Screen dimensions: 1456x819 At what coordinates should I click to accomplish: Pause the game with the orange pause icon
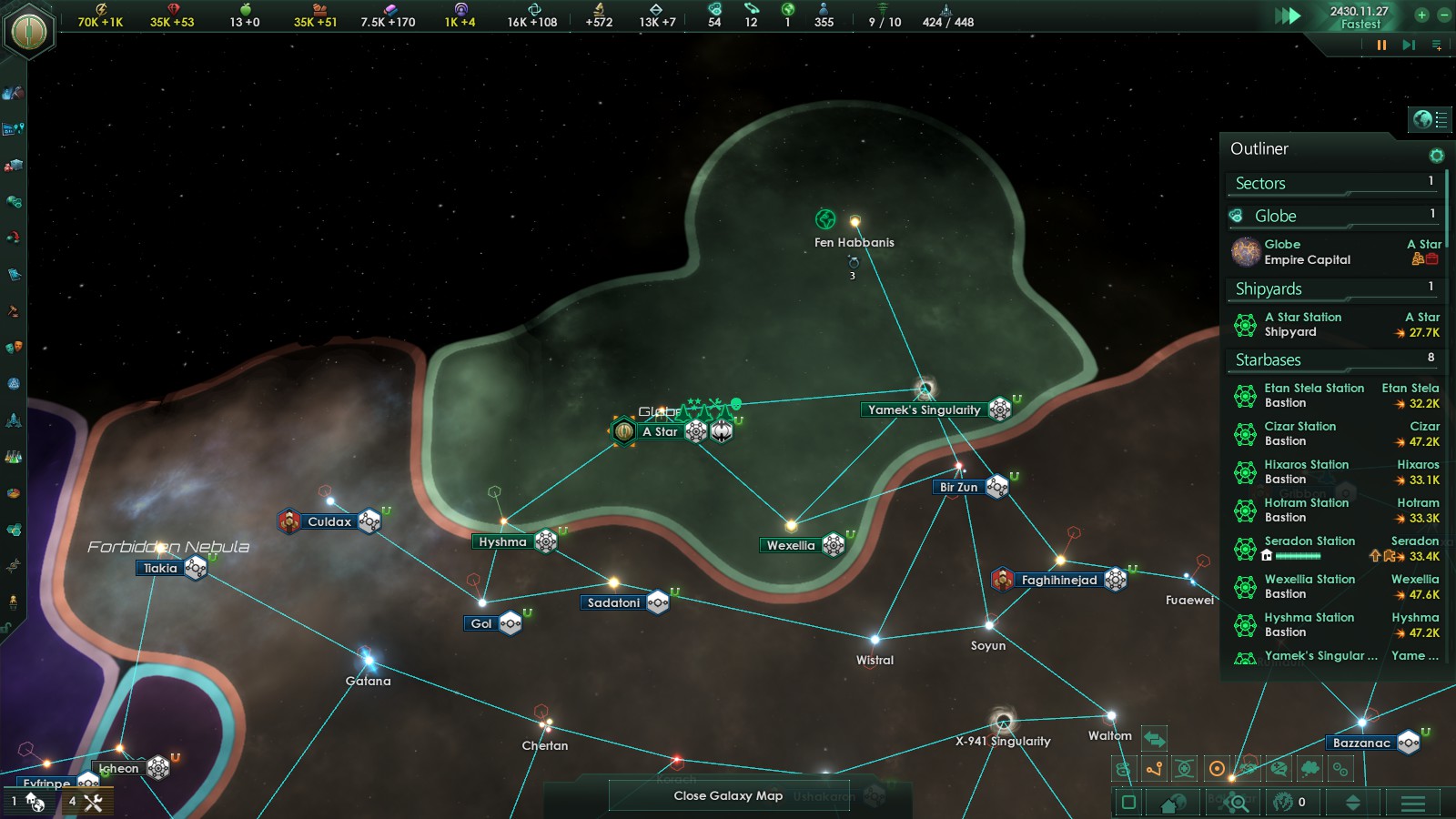tap(1381, 45)
